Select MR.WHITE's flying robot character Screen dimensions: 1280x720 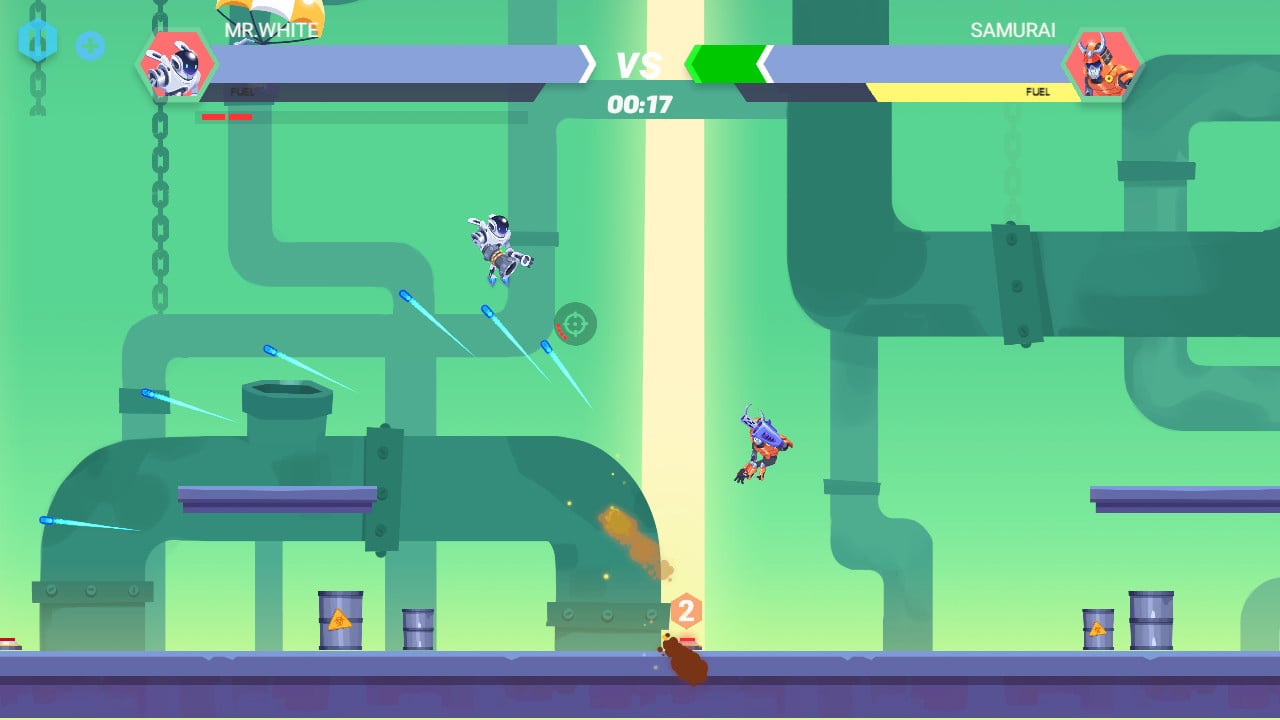tap(495, 247)
